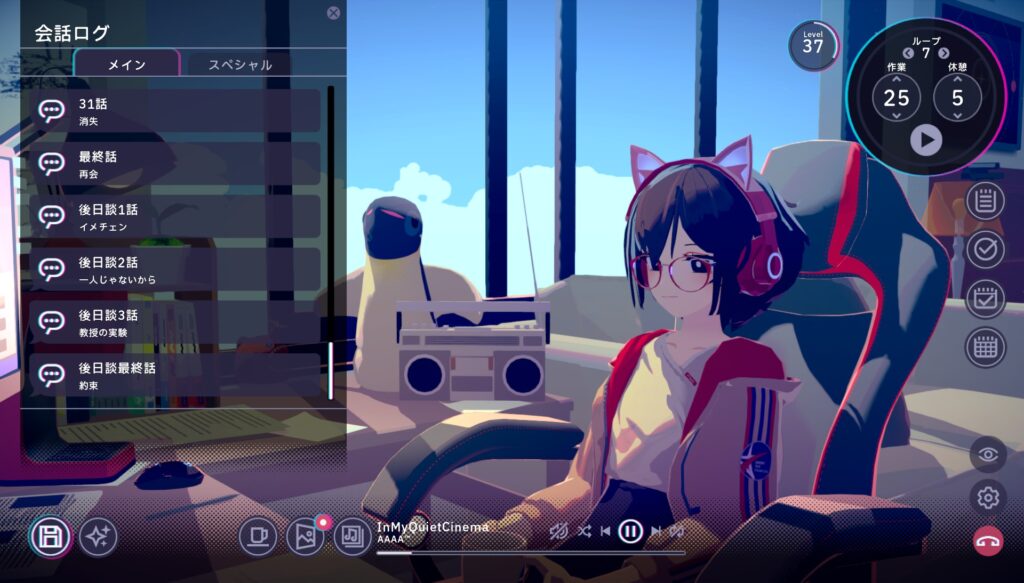Raise the 作業 work minutes with the up arrow

(896, 79)
